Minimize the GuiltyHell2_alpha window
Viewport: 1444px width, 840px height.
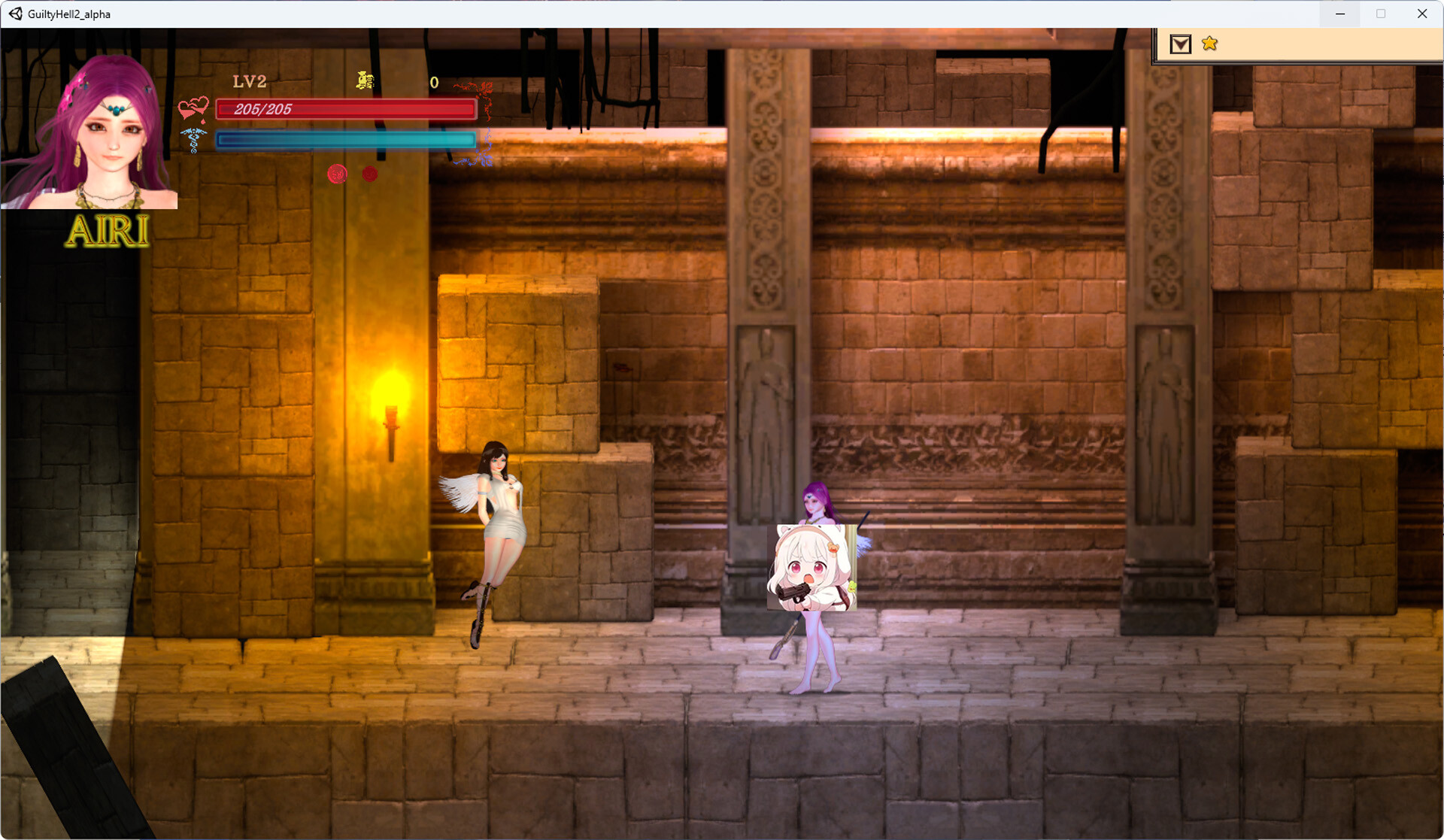1339,14
